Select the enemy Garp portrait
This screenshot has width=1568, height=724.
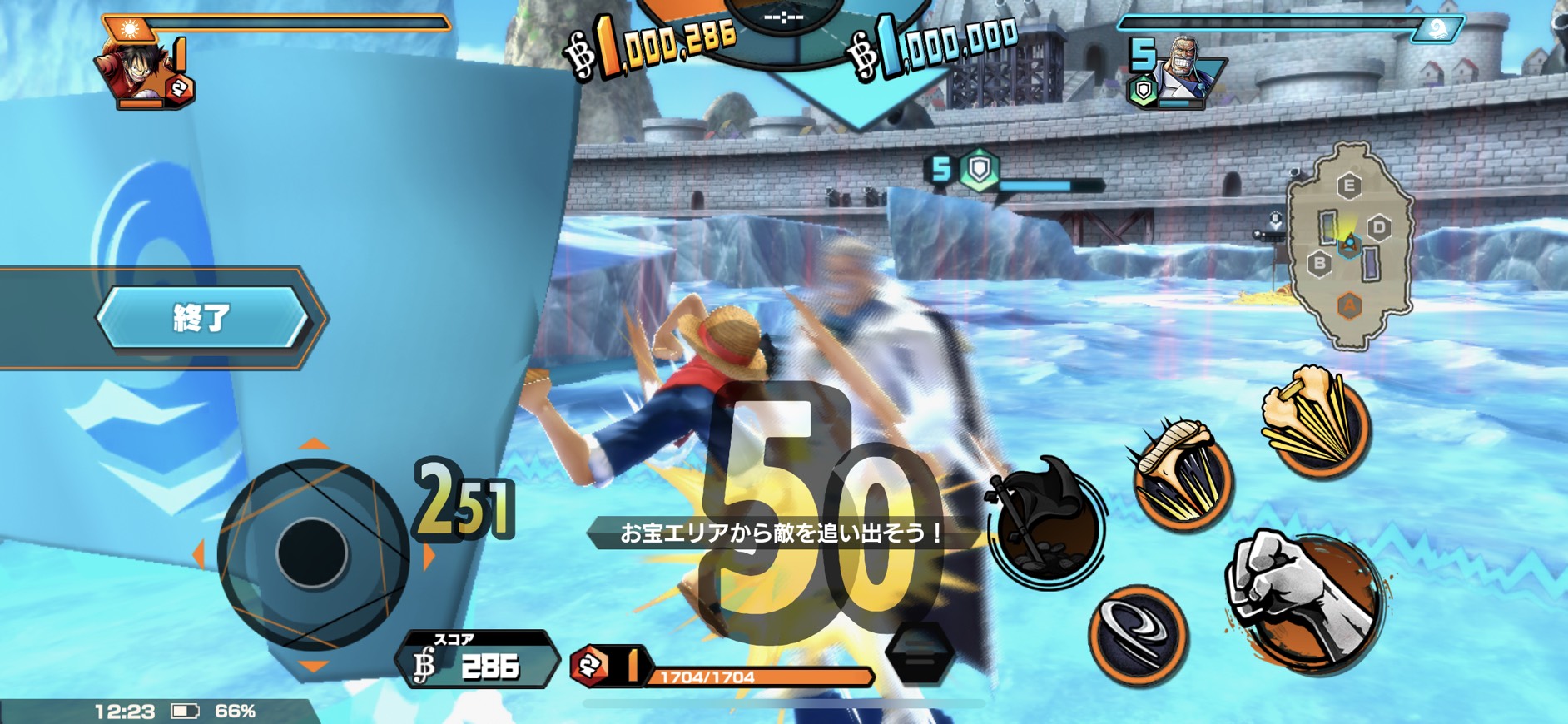pyautogui.click(x=1181, y=68)
